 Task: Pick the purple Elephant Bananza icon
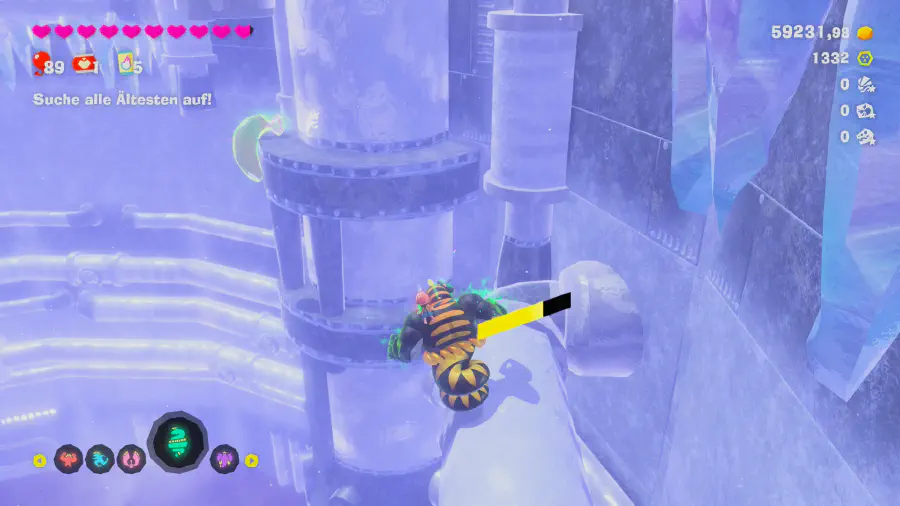(224, 460)
